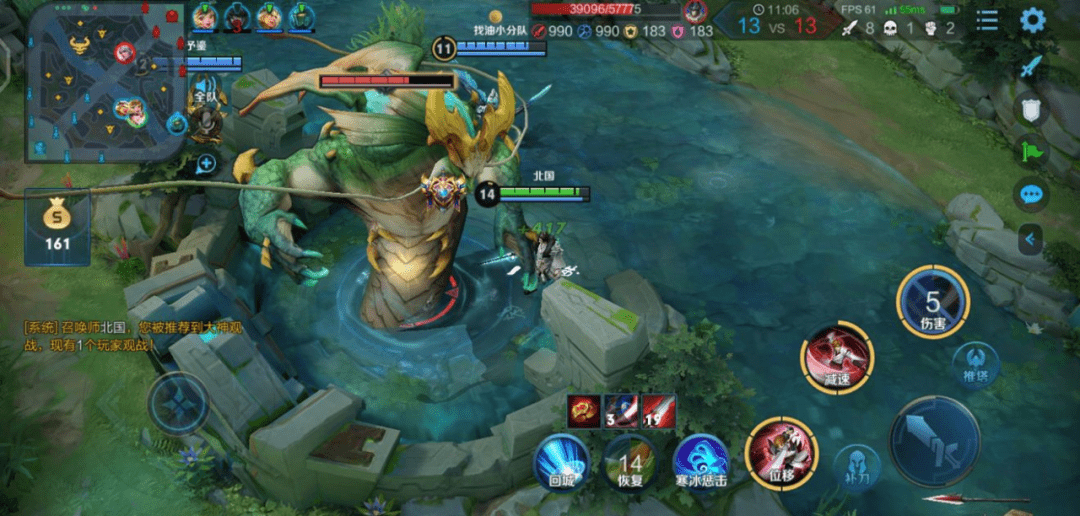Open the gold shop showing 161
This screenshot has height=516, width=1080.
pyautogui.click(x=57, y=228)
